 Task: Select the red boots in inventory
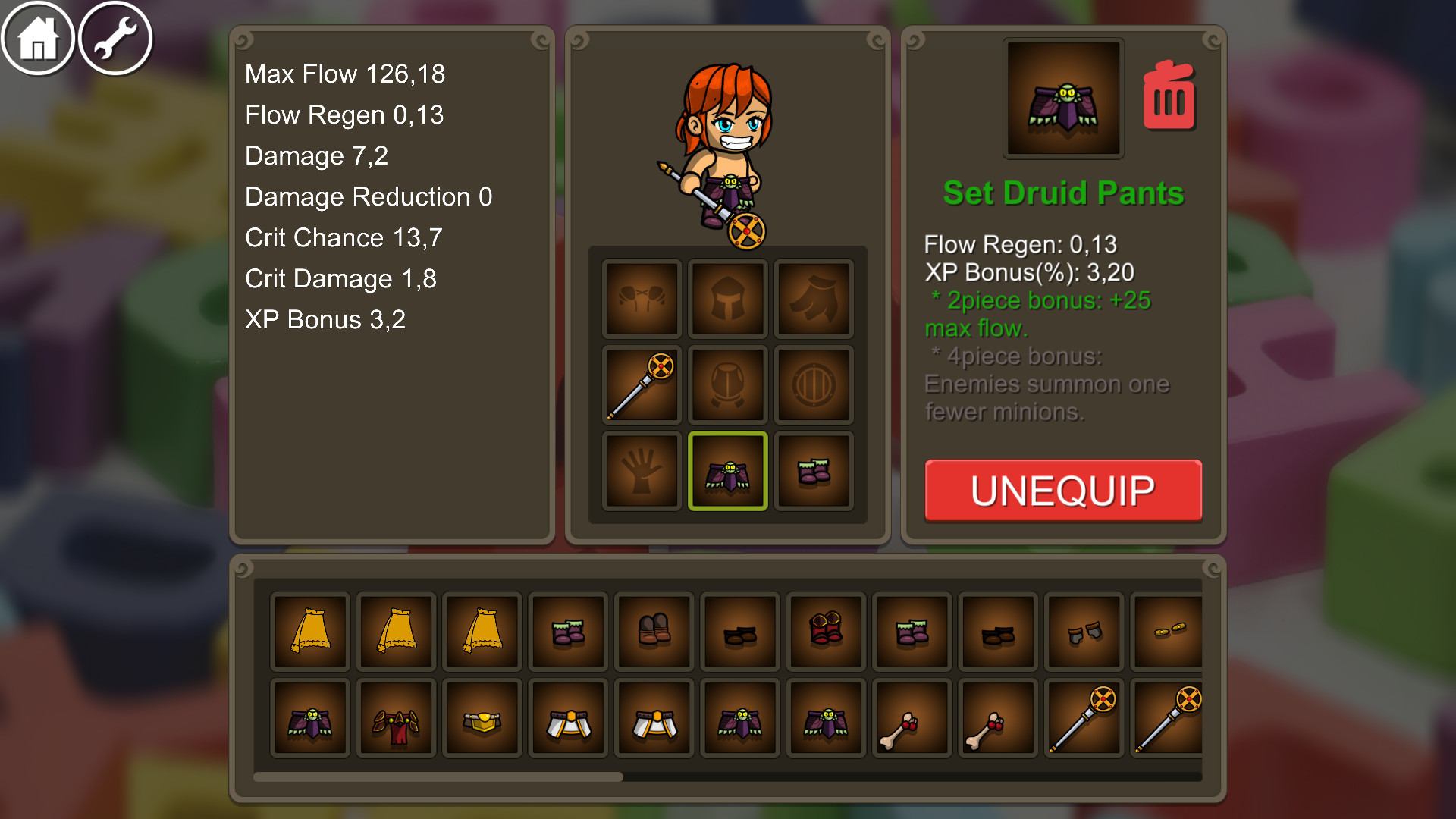point(825,632)
